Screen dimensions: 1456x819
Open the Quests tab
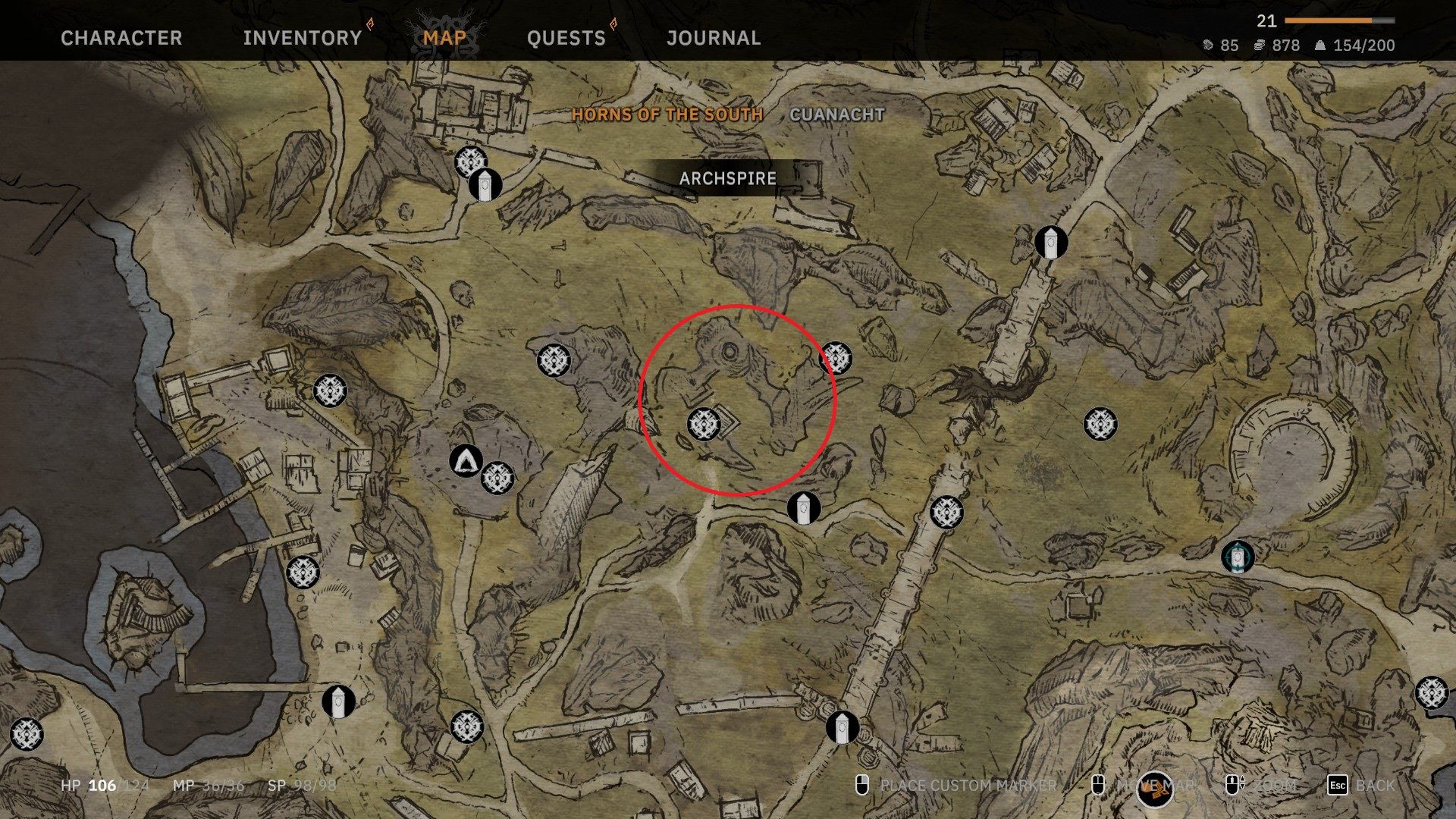tap(566, 38)
